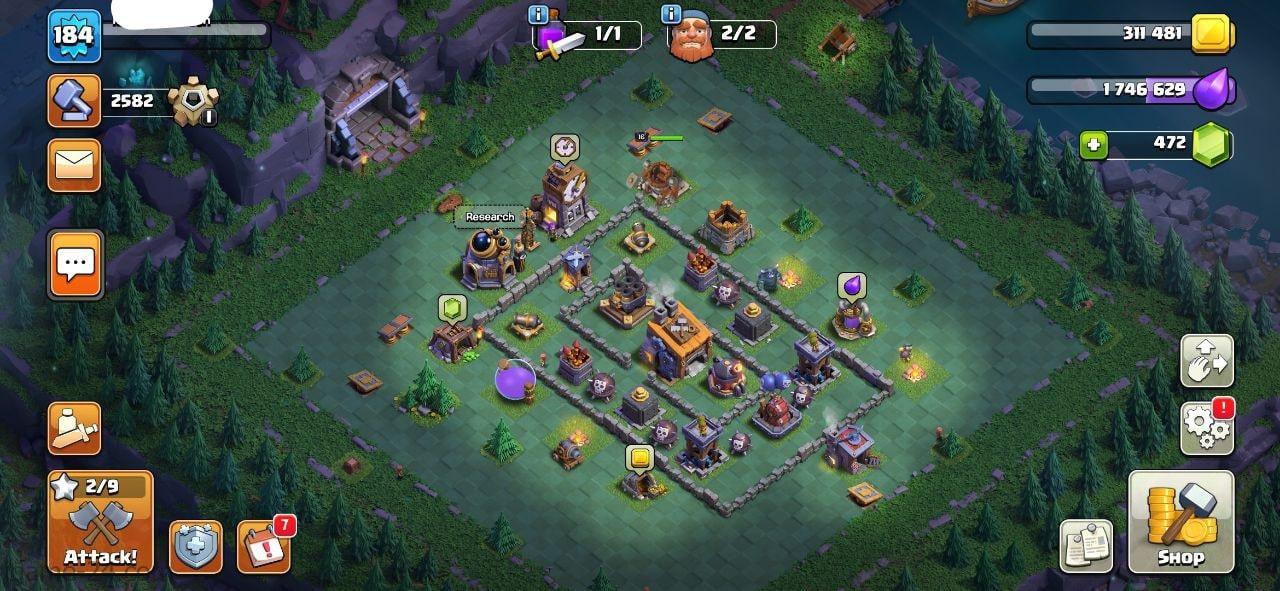The height and width of the screenshot is (591, 1280).
Task: Start an Attack battle
Action: (100, 522)
